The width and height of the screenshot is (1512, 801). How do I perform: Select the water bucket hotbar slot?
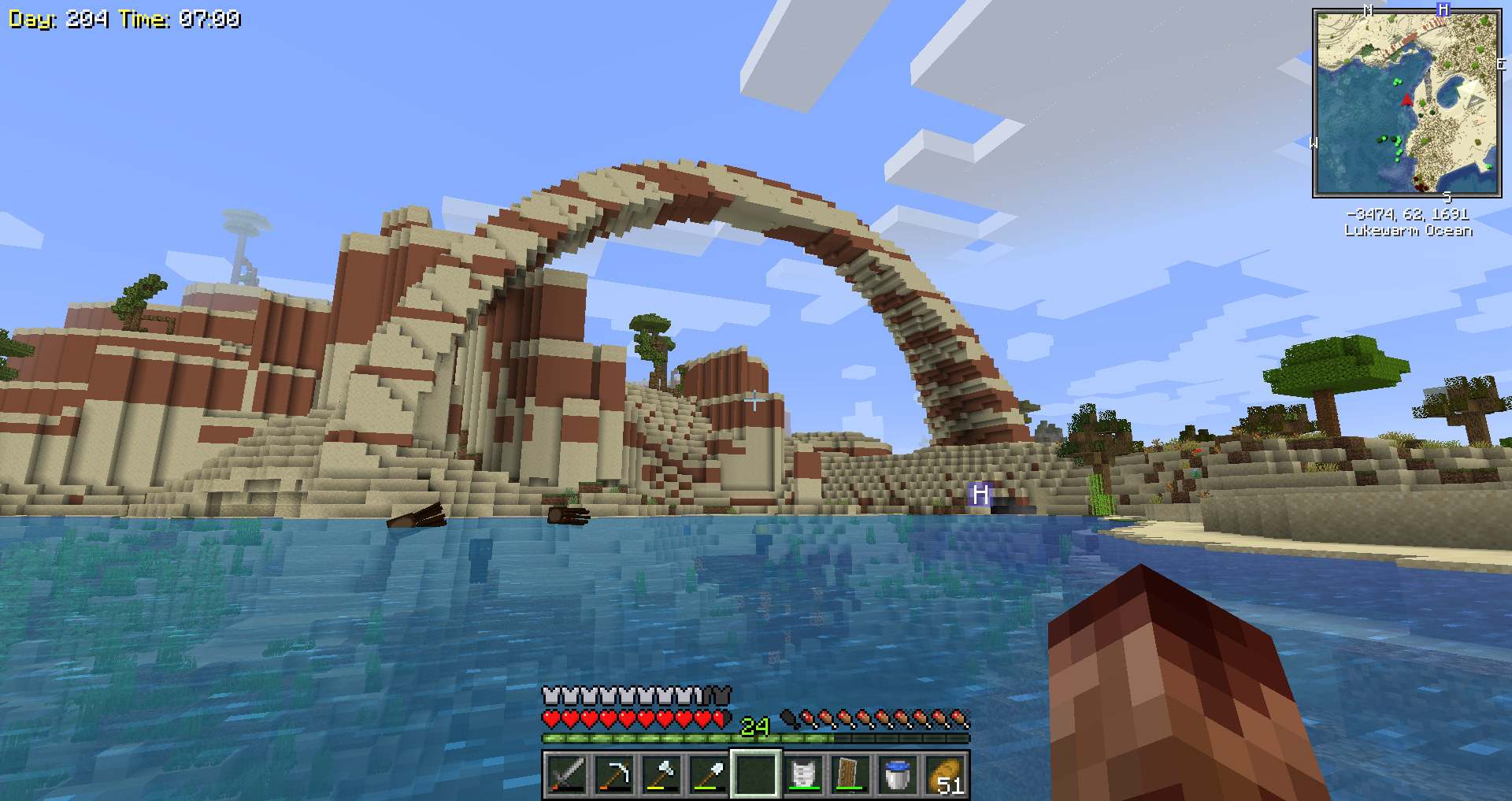tap(898, 775)
